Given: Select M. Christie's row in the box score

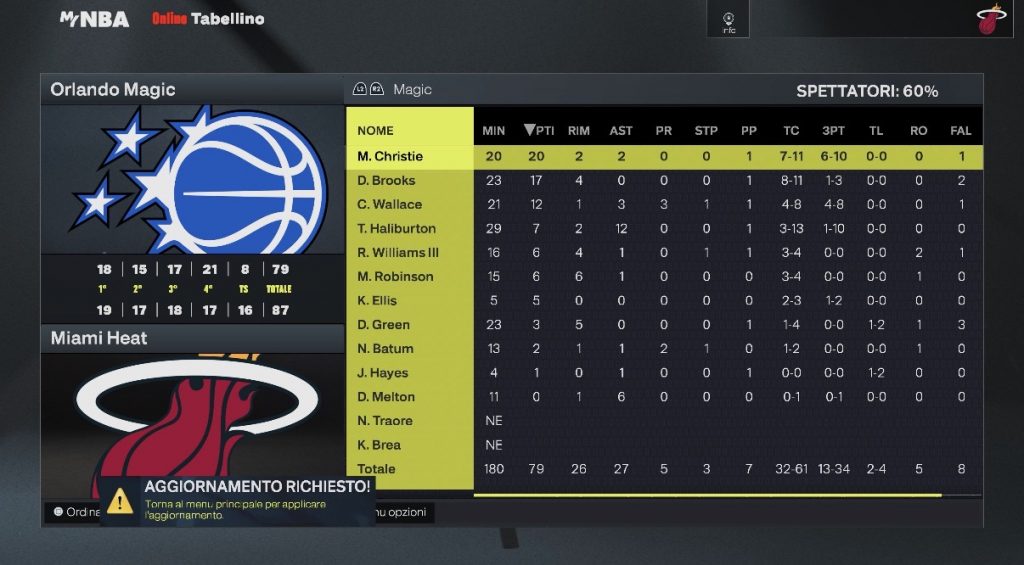Looking at the screenshot, I should [x=390, y=156].
